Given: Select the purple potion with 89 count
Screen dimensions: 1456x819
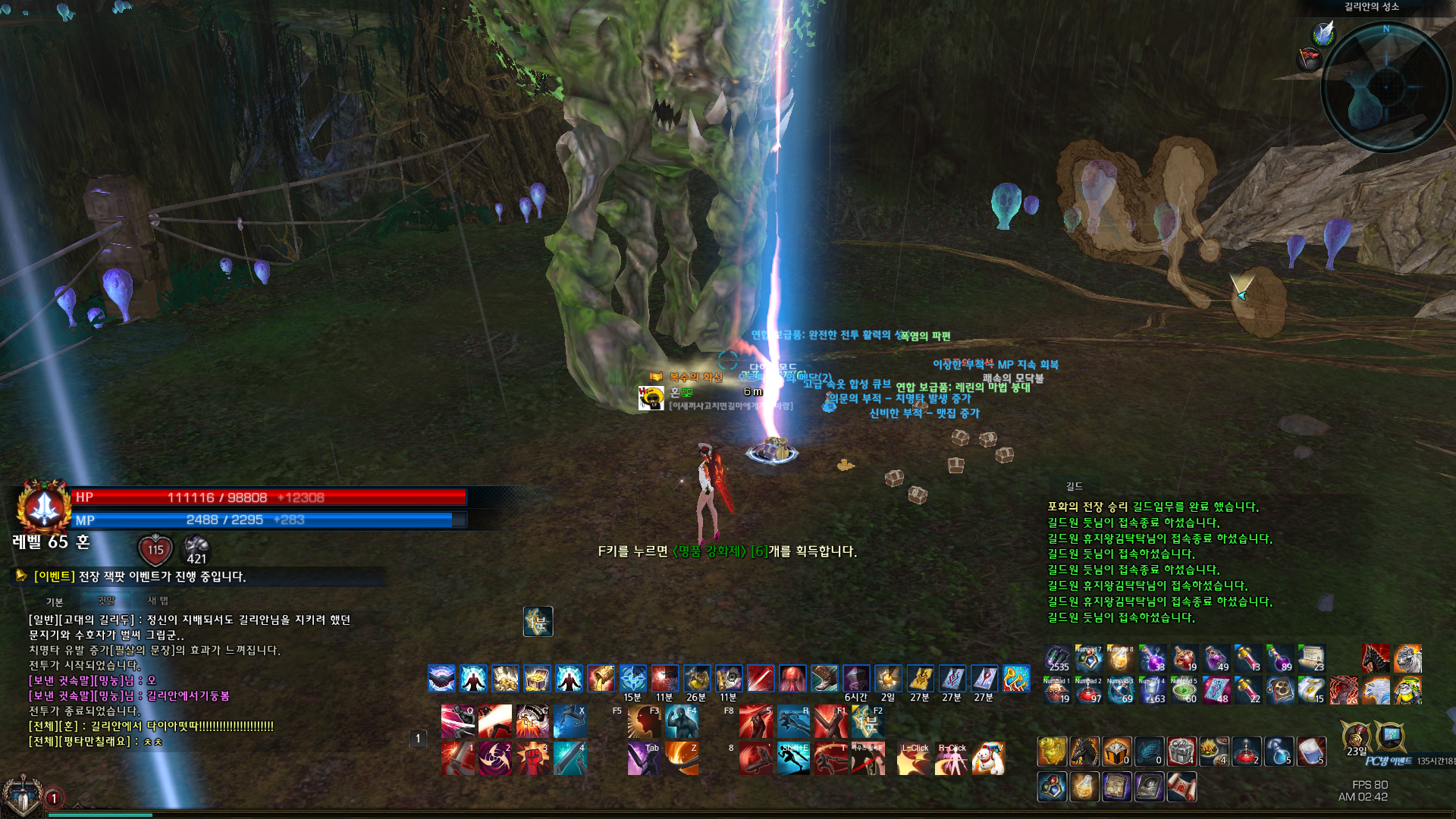Looking at the screenshot, I should (x=1279, y=658).
